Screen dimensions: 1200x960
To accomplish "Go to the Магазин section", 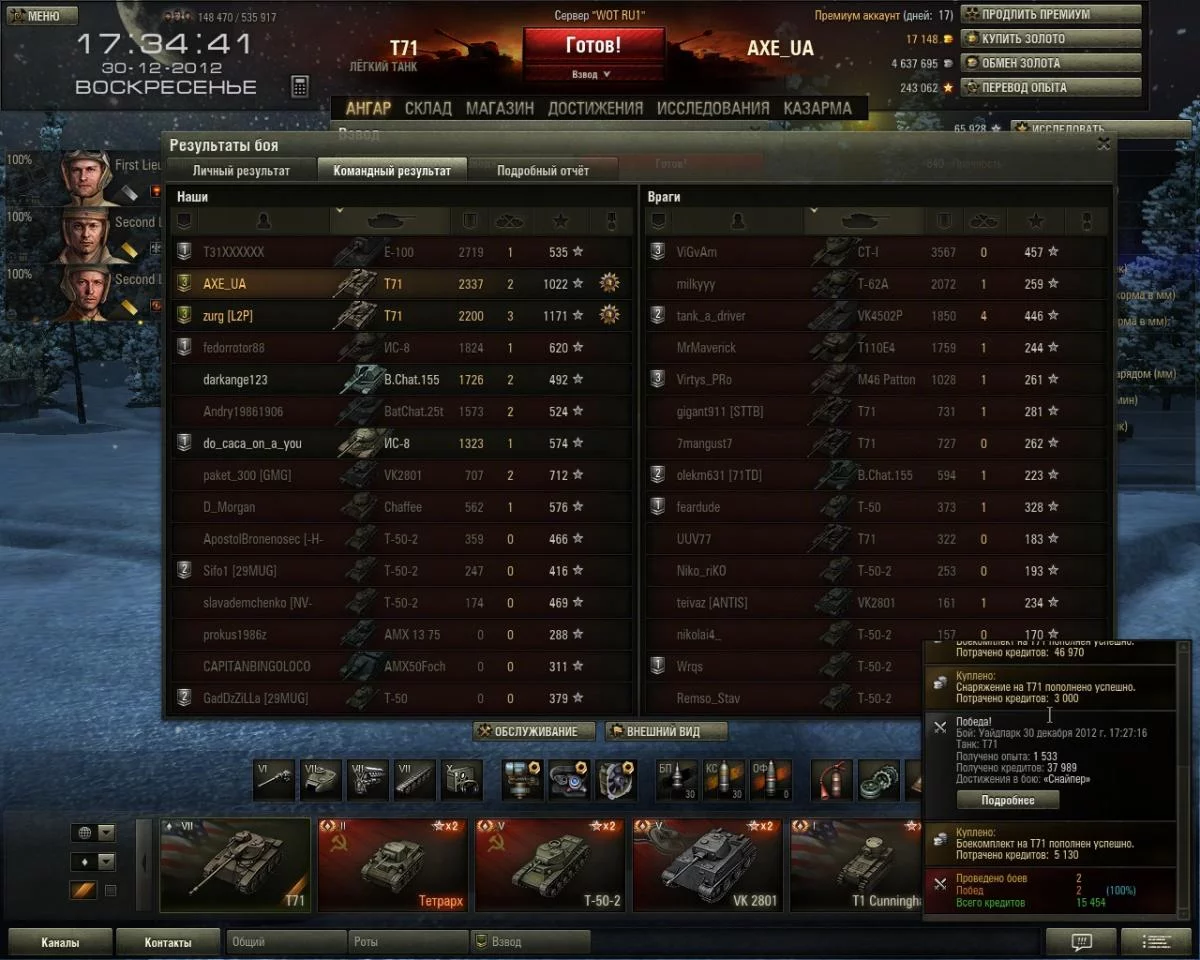I will (499, 108).
